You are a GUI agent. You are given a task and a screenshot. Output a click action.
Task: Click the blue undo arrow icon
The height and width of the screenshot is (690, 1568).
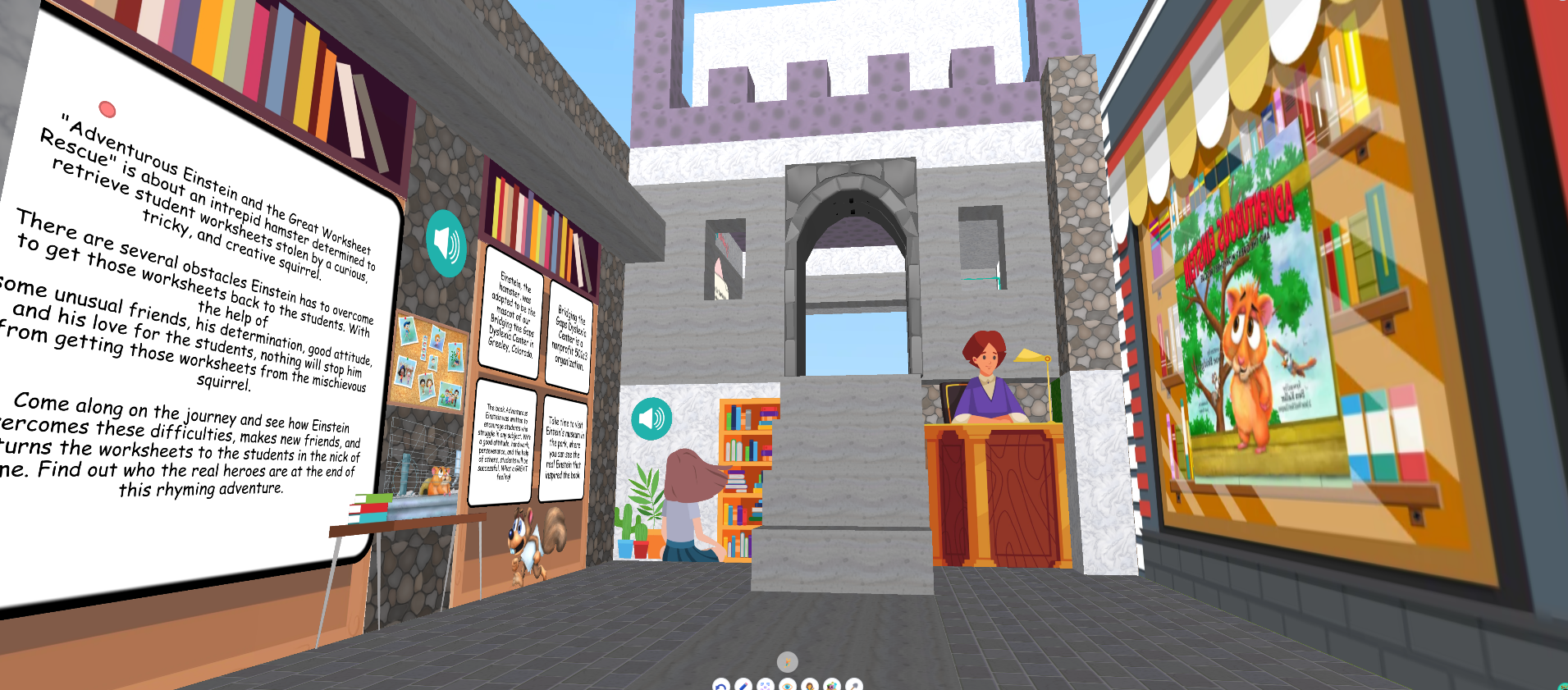720,687
